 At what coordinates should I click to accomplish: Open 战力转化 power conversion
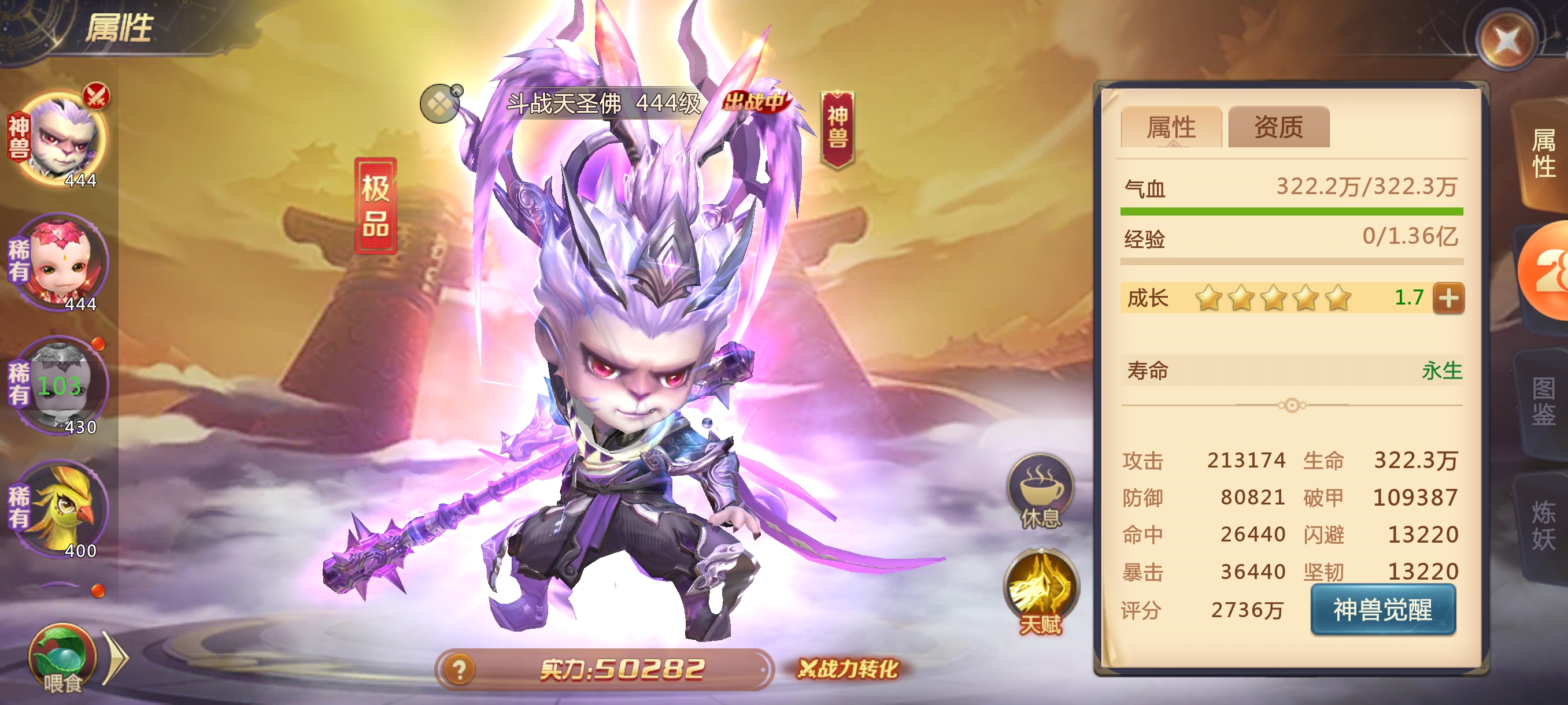tap(849, 669)
